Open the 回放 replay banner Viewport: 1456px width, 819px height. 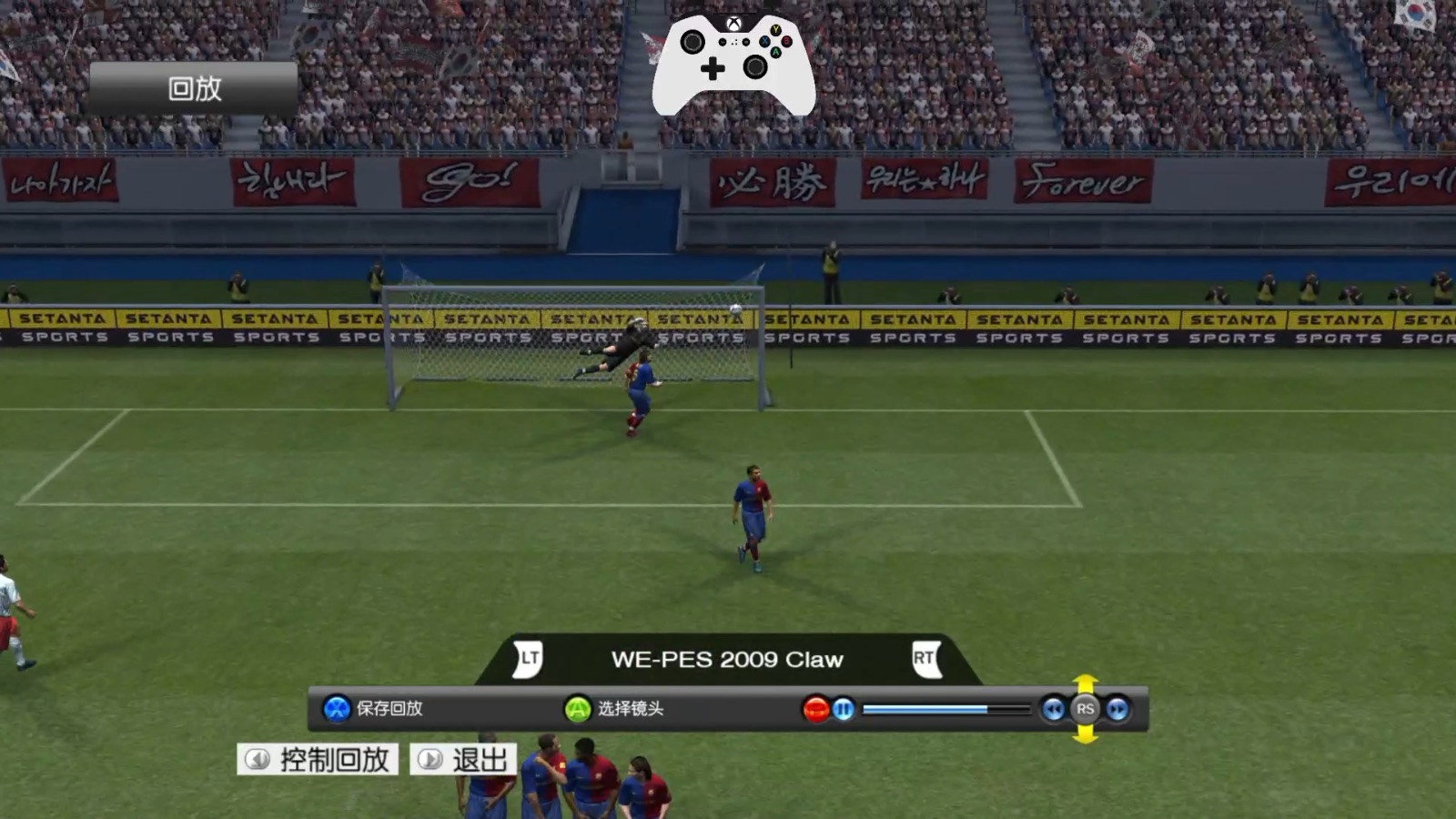pos(192,86)
